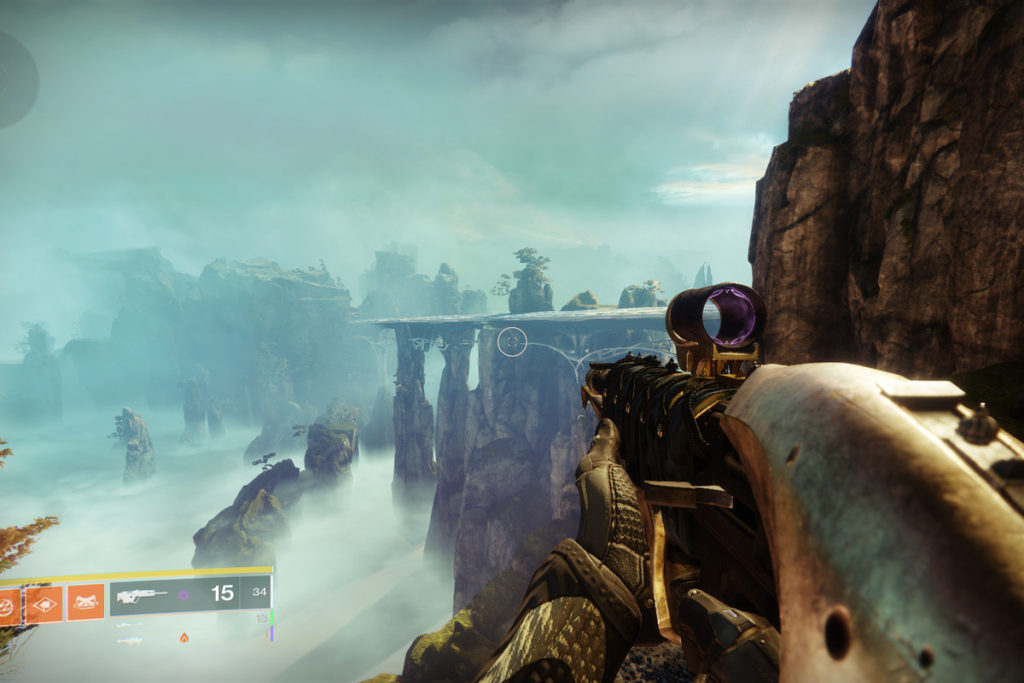This screenshot has width=1024, height=683.
Task: Select the equipped rifle weapon icon
Action: coord(139,595)
